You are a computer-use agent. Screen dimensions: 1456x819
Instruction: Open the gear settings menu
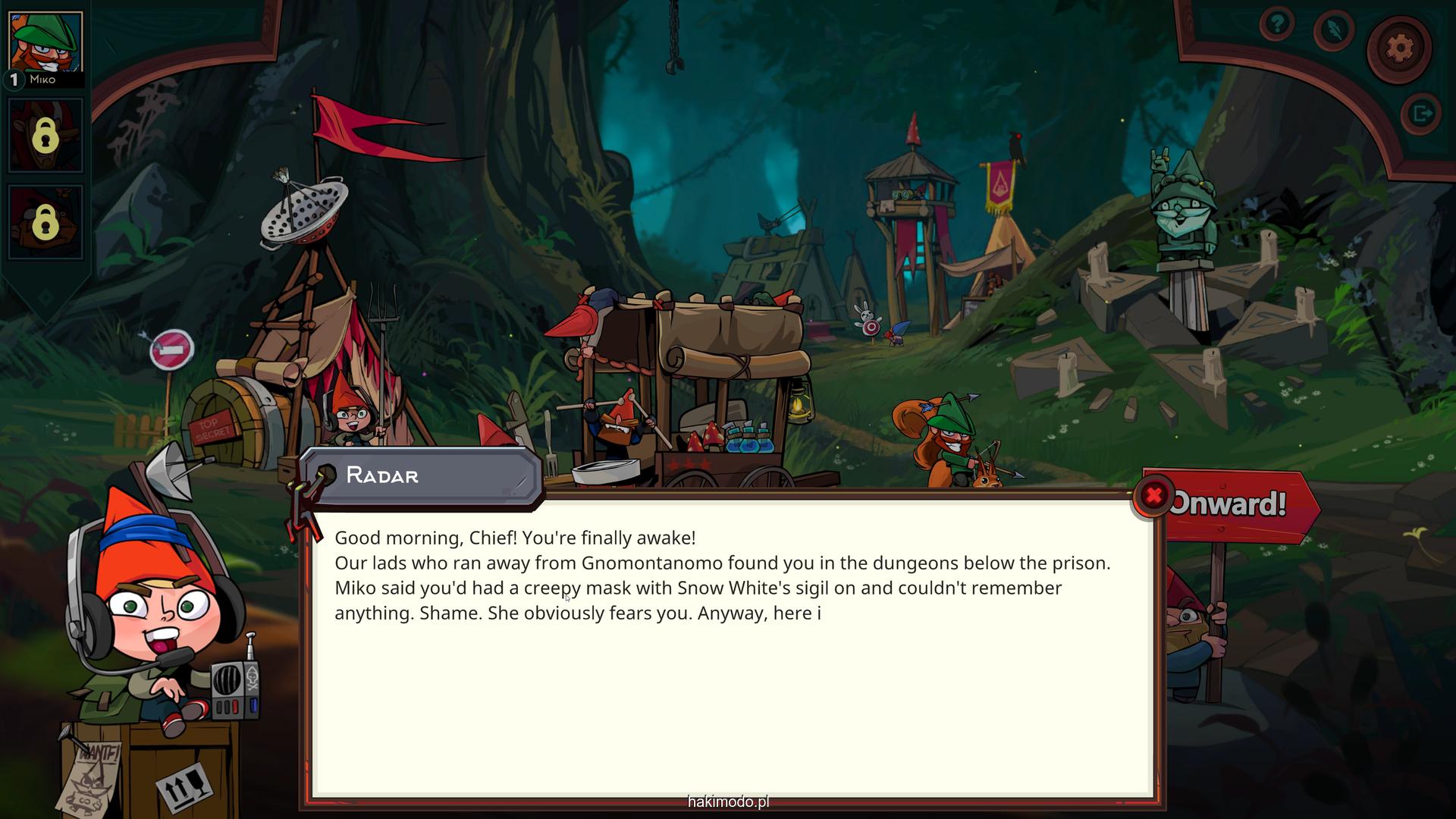(1399, 49)
